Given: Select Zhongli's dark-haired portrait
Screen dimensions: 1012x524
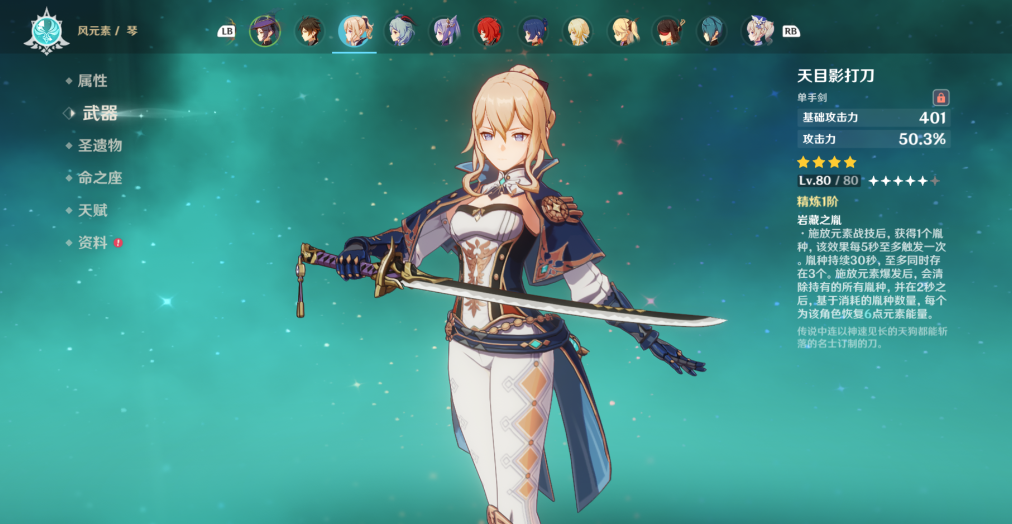Looking at the screenshot, I should pos(310,31).
